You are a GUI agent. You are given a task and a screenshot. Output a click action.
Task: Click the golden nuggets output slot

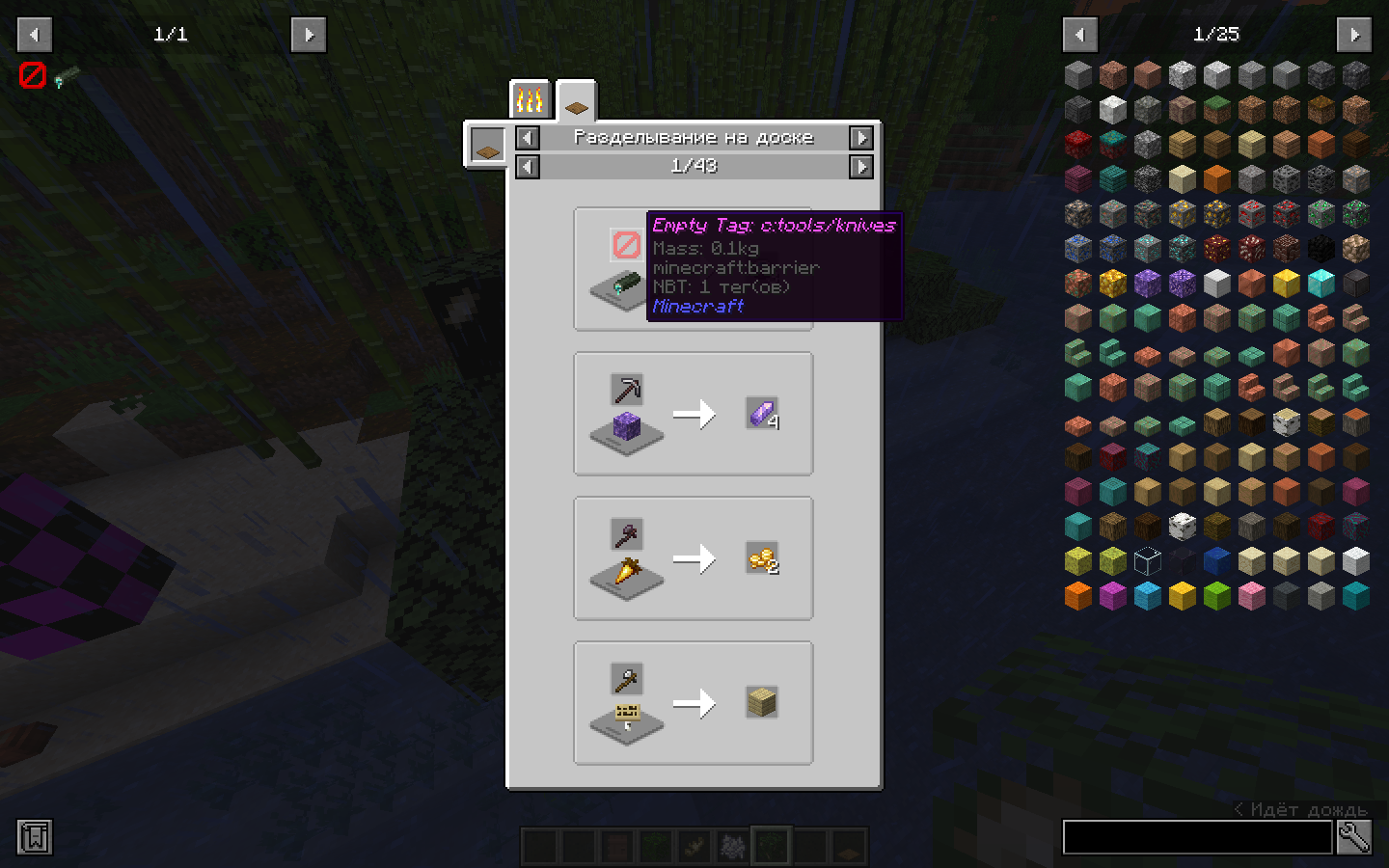763,559
